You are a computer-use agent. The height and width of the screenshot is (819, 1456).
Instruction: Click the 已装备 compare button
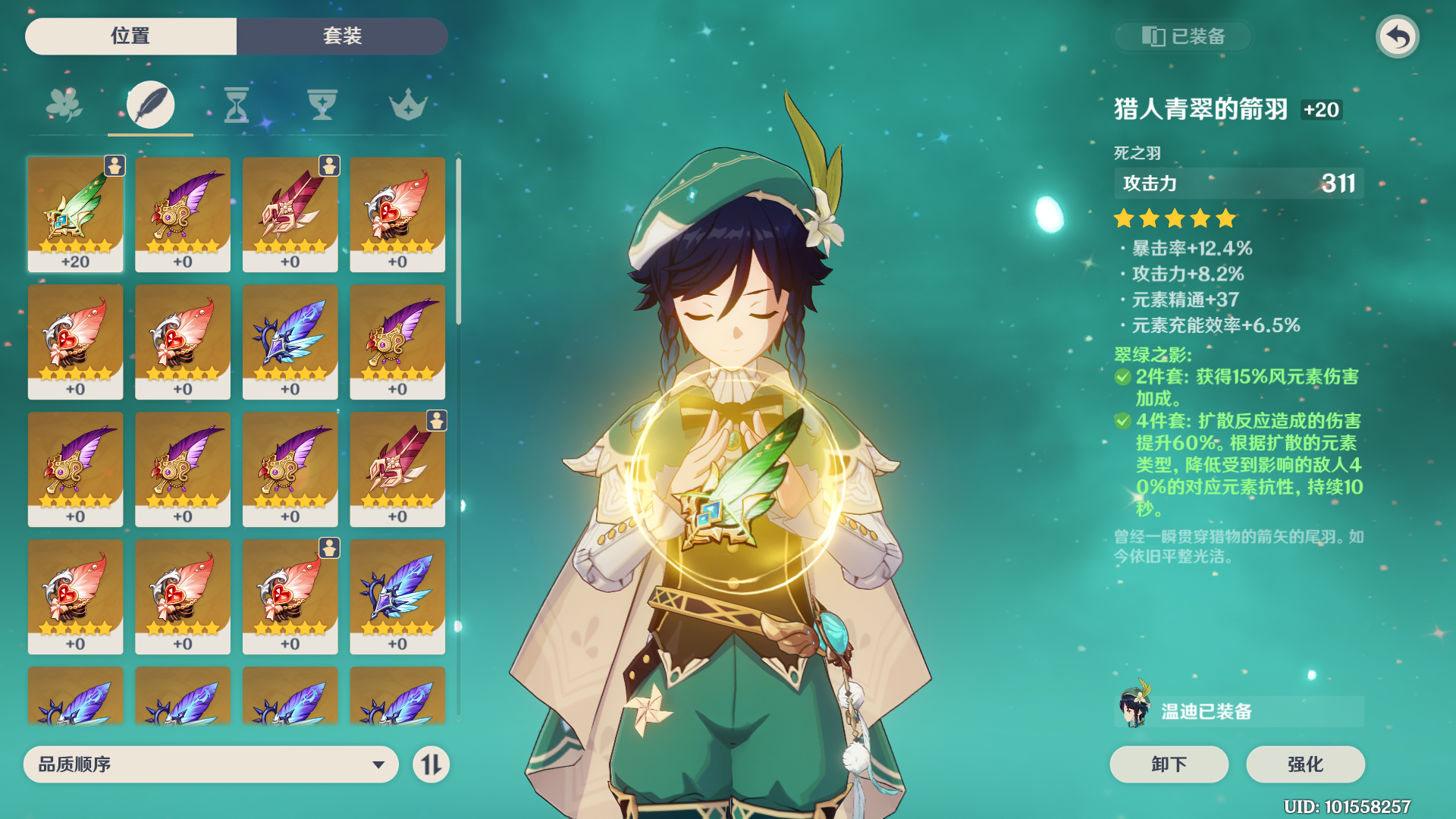click(x=1183, y=36)
